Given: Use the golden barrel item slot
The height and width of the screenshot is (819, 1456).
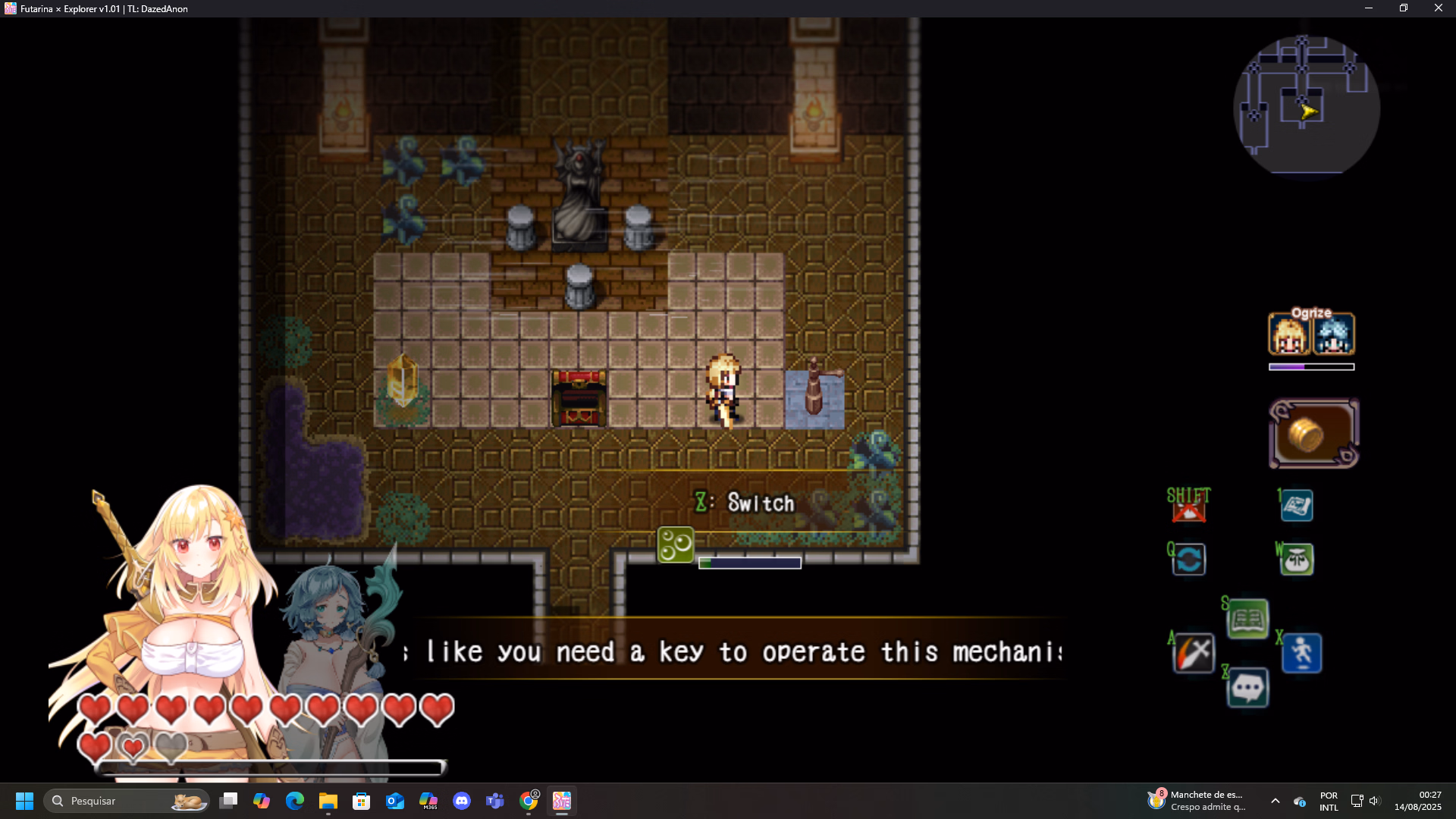Looking at the screenshot, I should coord(1313,434).
